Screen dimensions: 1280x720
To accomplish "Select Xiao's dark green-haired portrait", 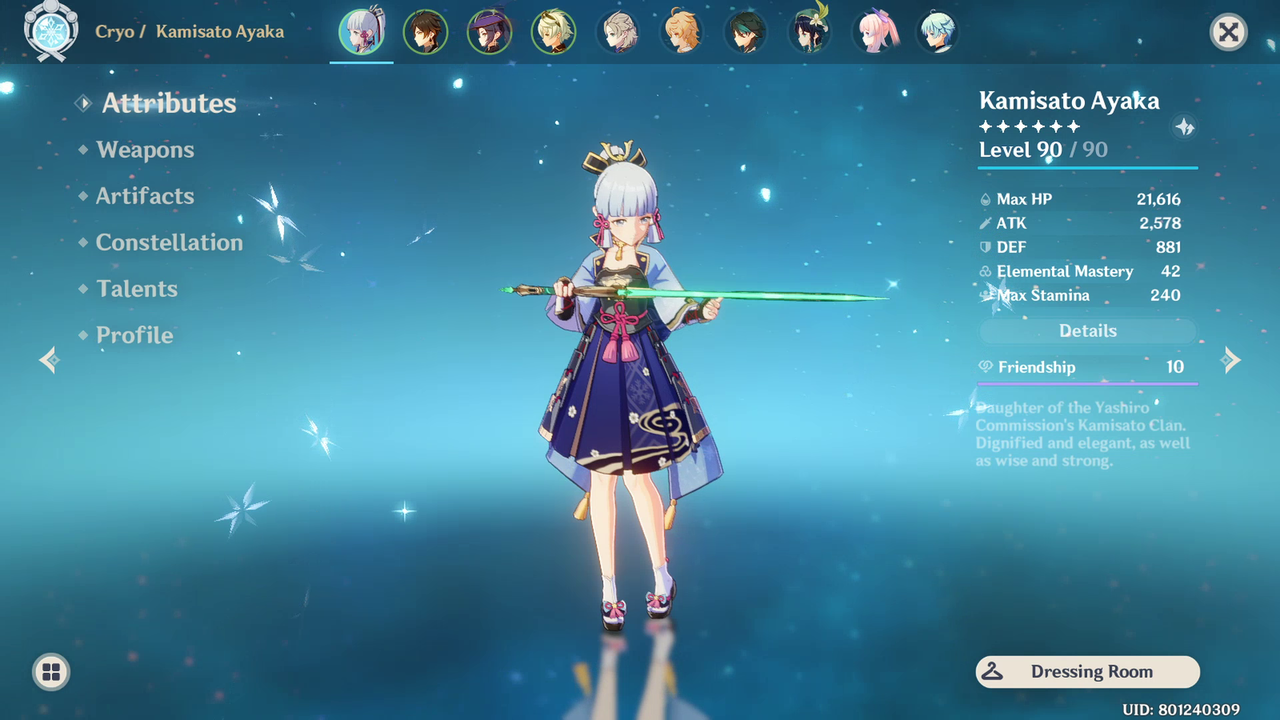I will (747, 32).
